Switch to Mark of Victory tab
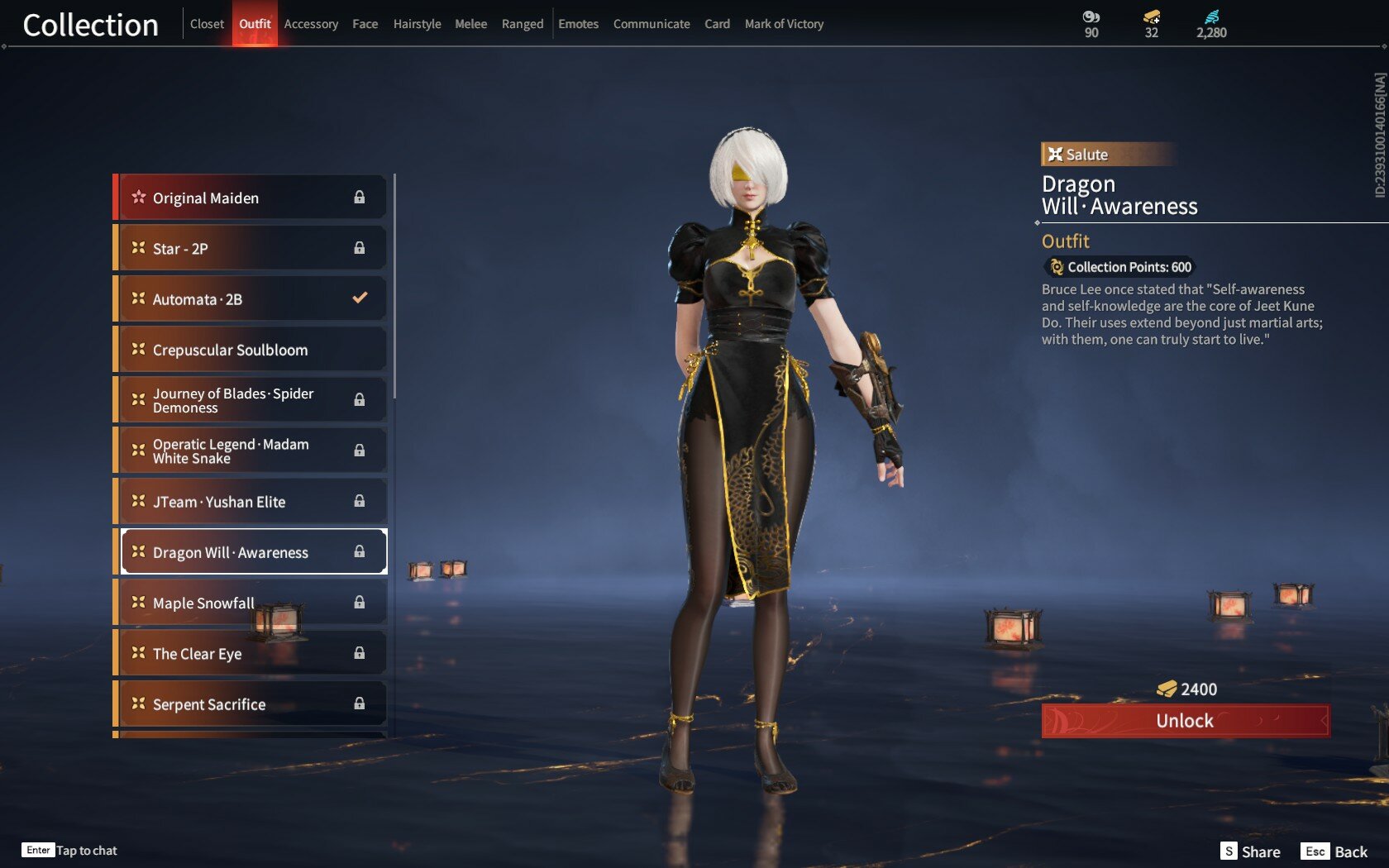 coord(784,24)
